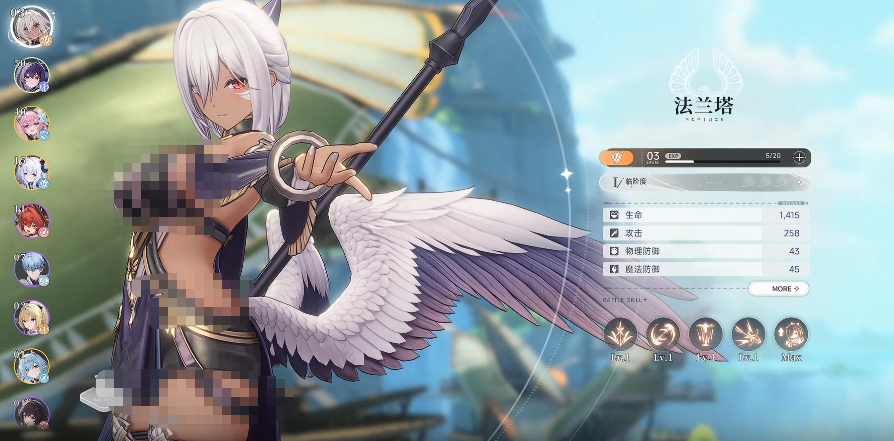This screenshot has height=441, width=894.
Task: Inspect the diagonal streaks battle skill
Action: [748, 335]
